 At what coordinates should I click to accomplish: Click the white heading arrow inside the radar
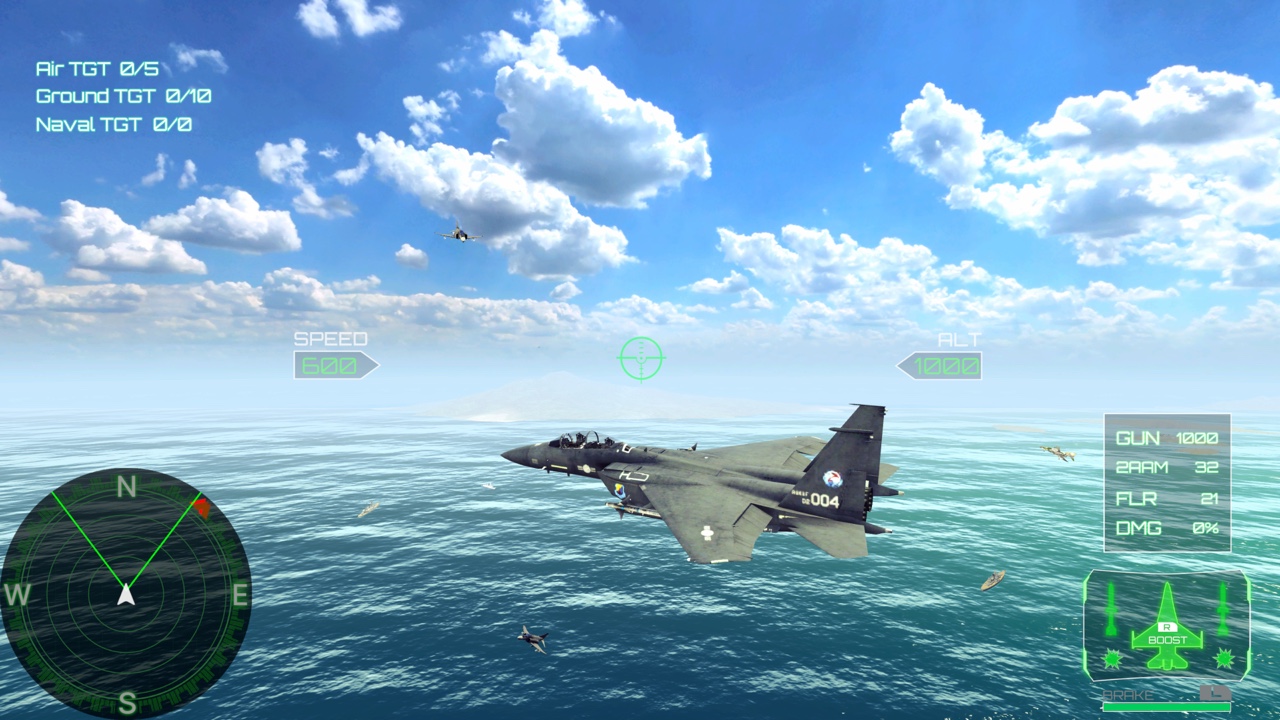pos(126,592)
